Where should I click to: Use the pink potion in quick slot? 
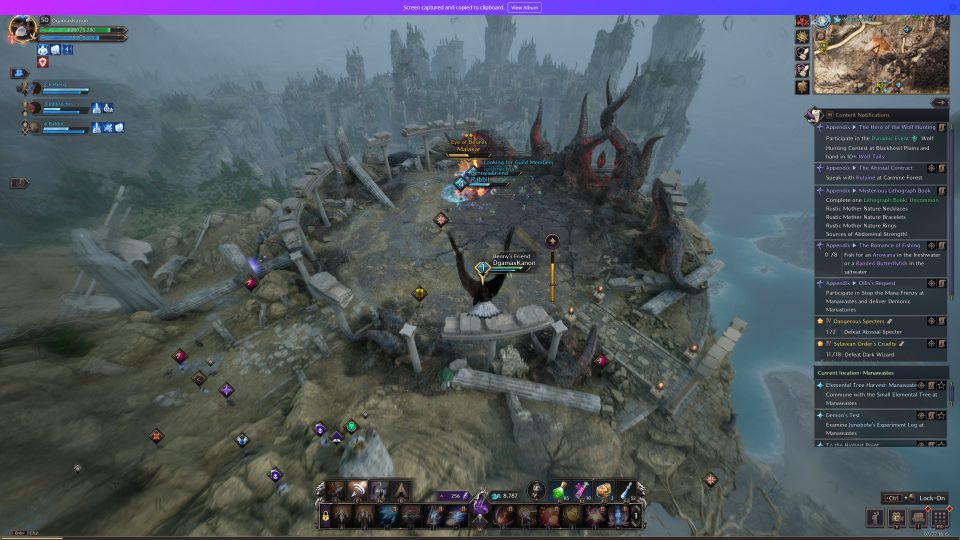coord(581,490)
